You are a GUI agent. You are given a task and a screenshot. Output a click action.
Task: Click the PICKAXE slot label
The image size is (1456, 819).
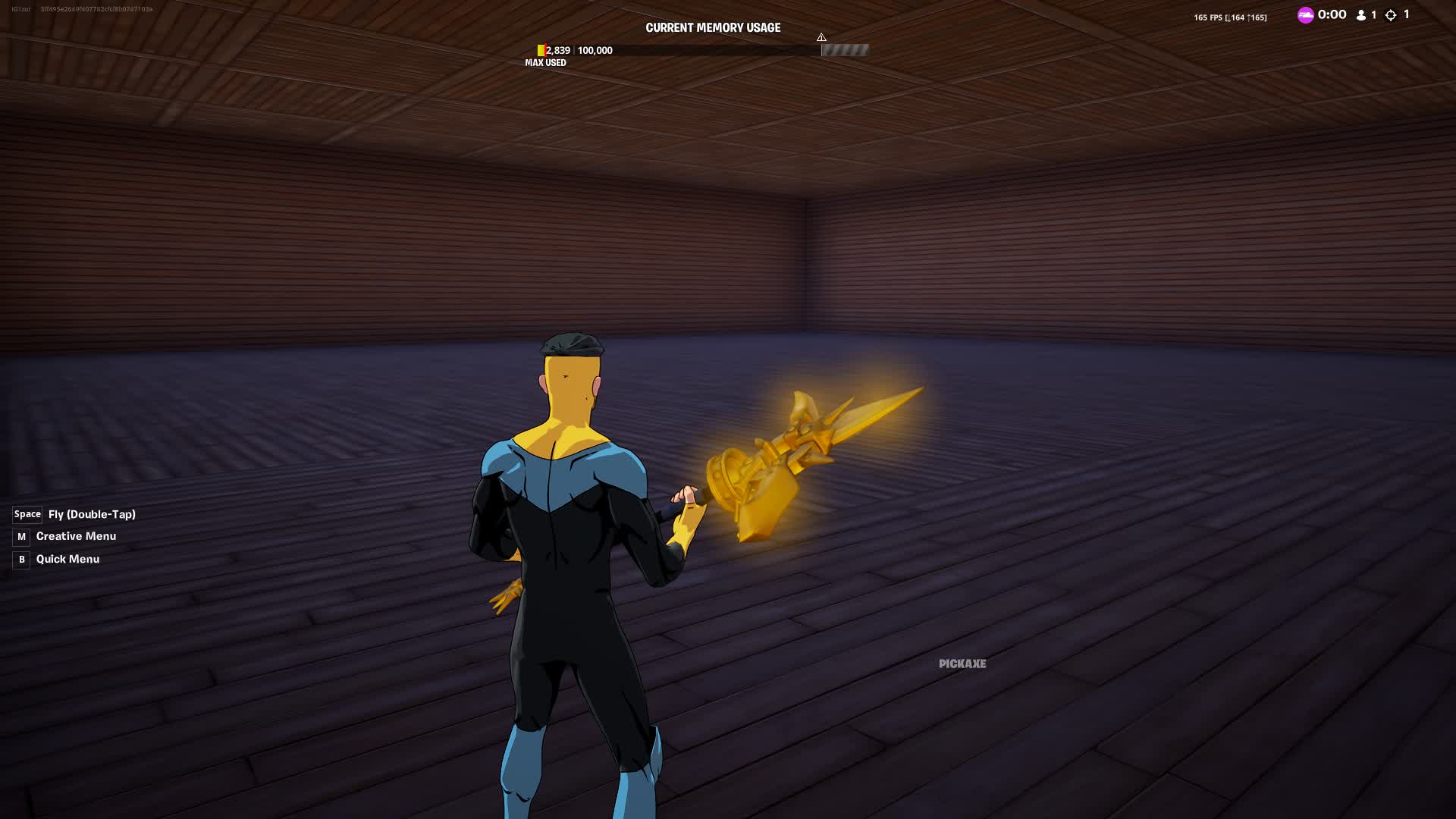point(962,663)
